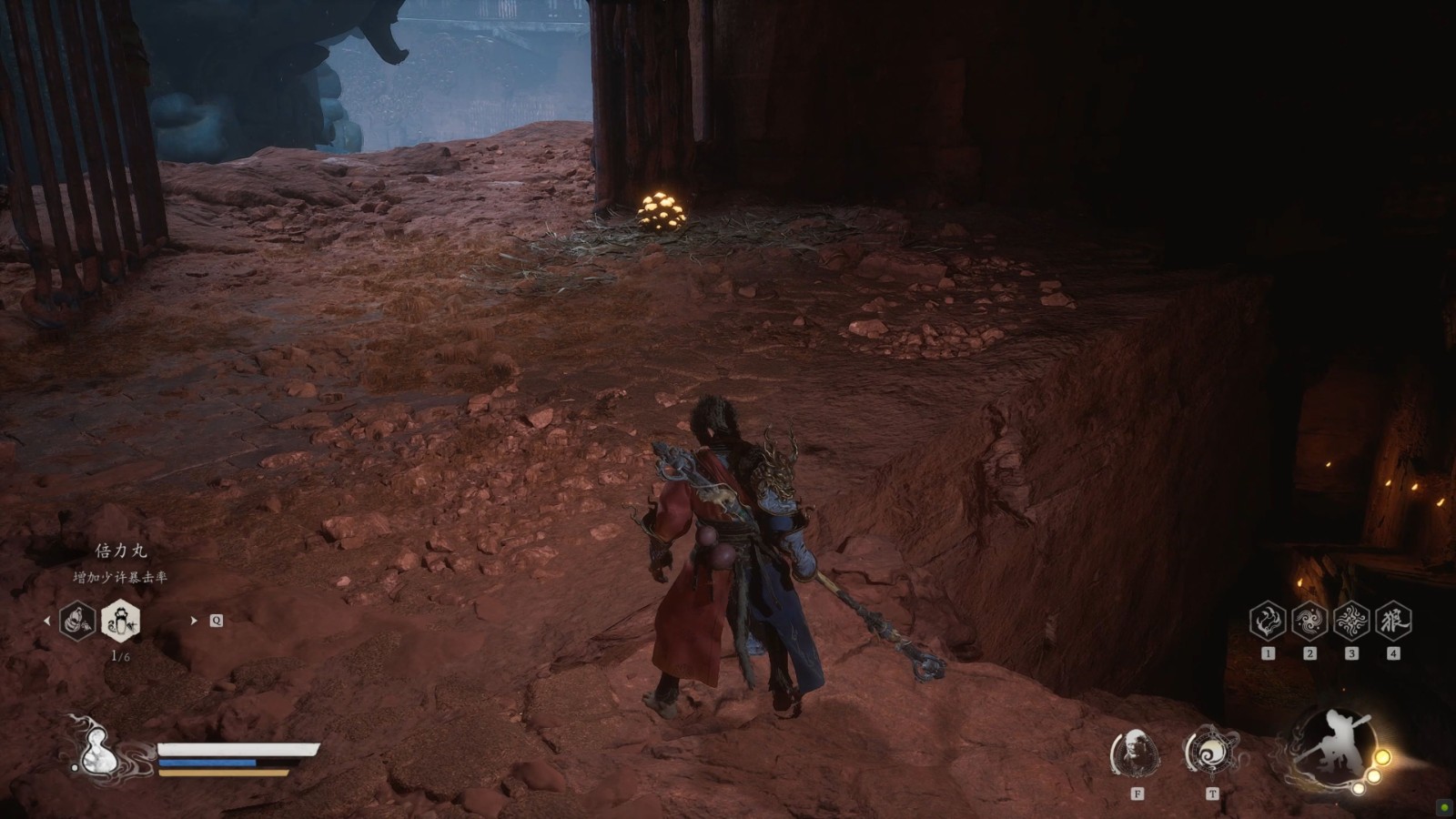The height and width of the screenshot is (819, 1456).
Task: Click the green dot overlay indicator
Action: click(1445, 808)
